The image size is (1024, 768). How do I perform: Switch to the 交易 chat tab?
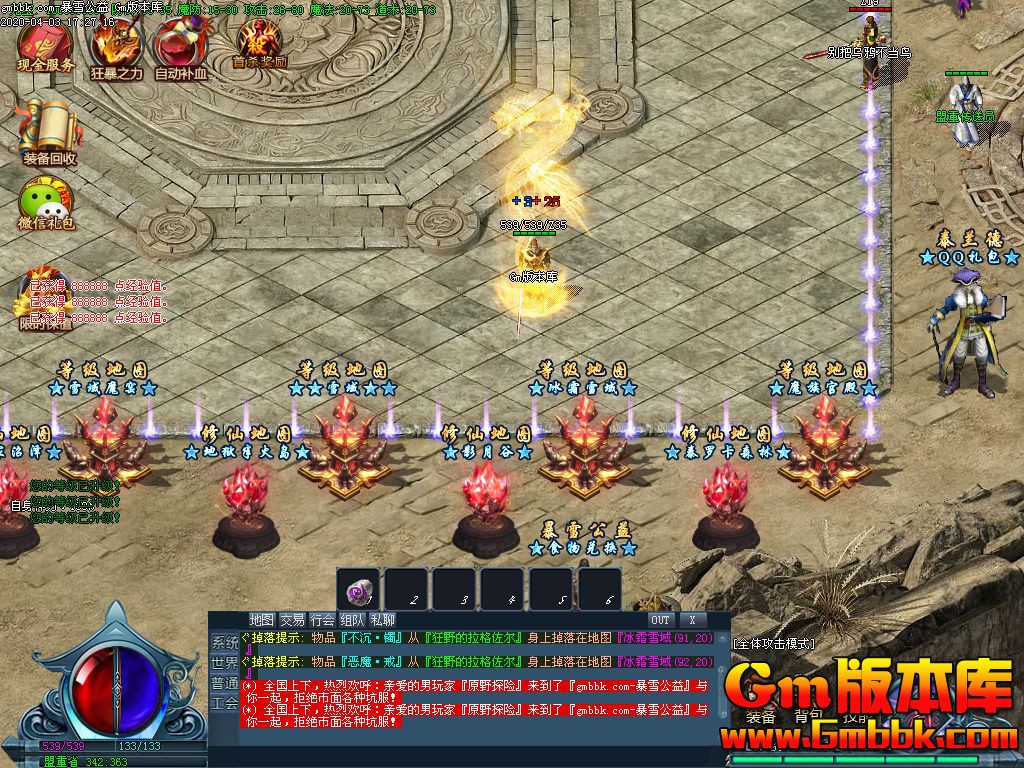pos(292,620)
